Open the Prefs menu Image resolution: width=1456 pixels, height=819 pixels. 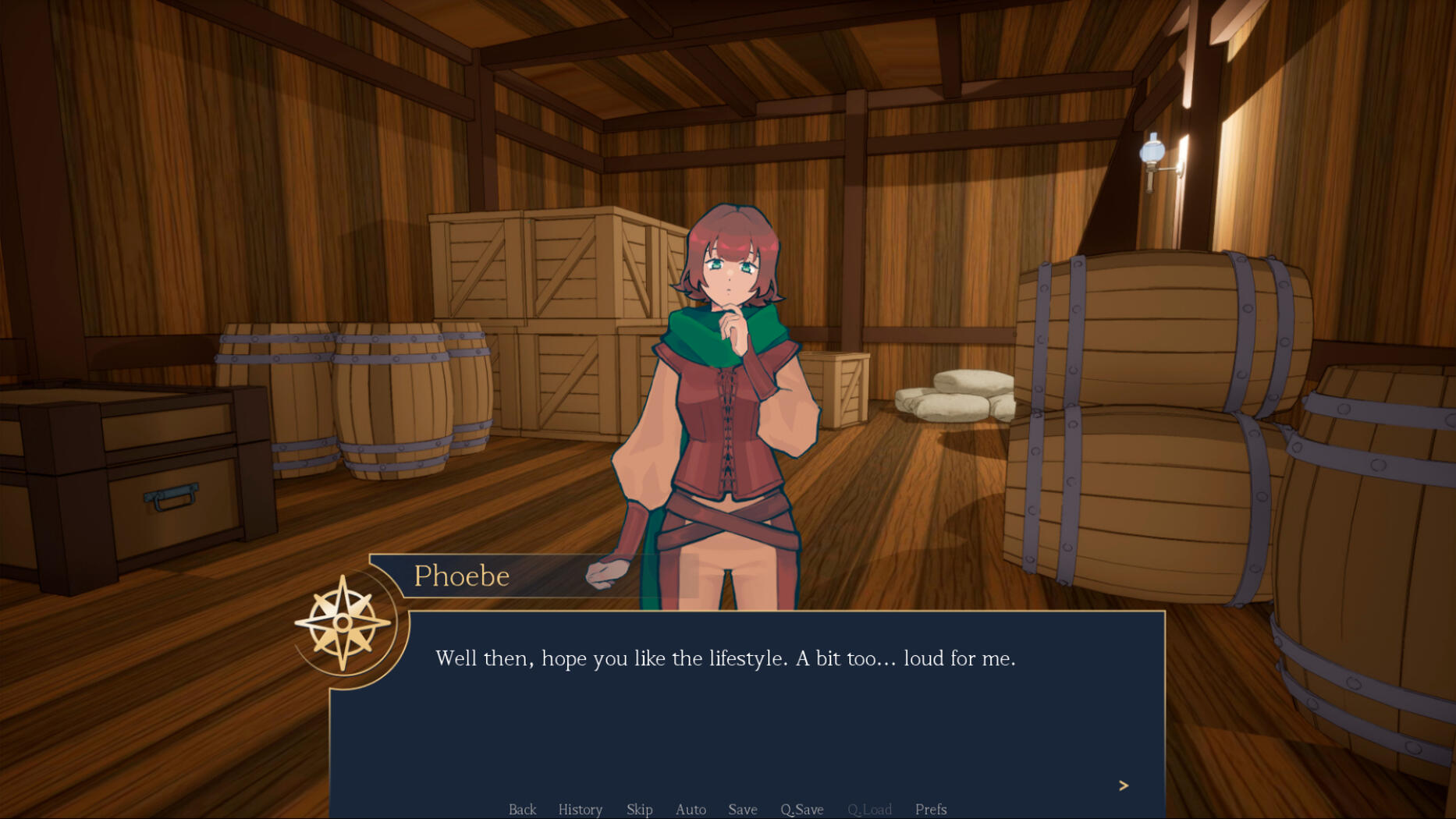point(930,809)
